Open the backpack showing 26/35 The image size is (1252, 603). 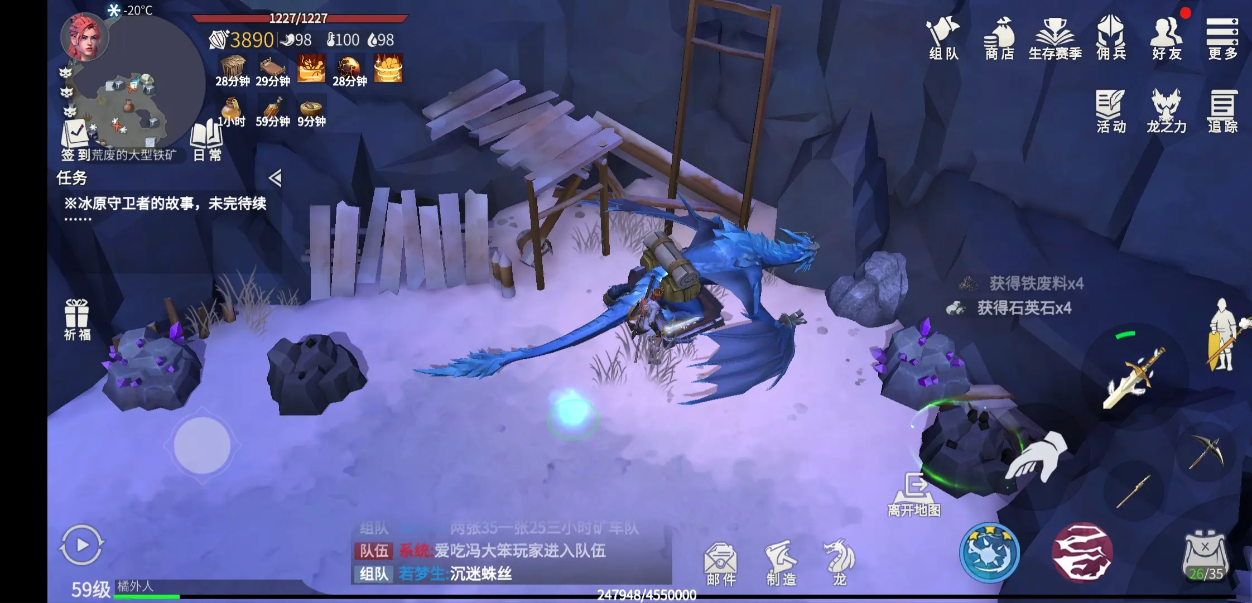tap(1204, 555)
